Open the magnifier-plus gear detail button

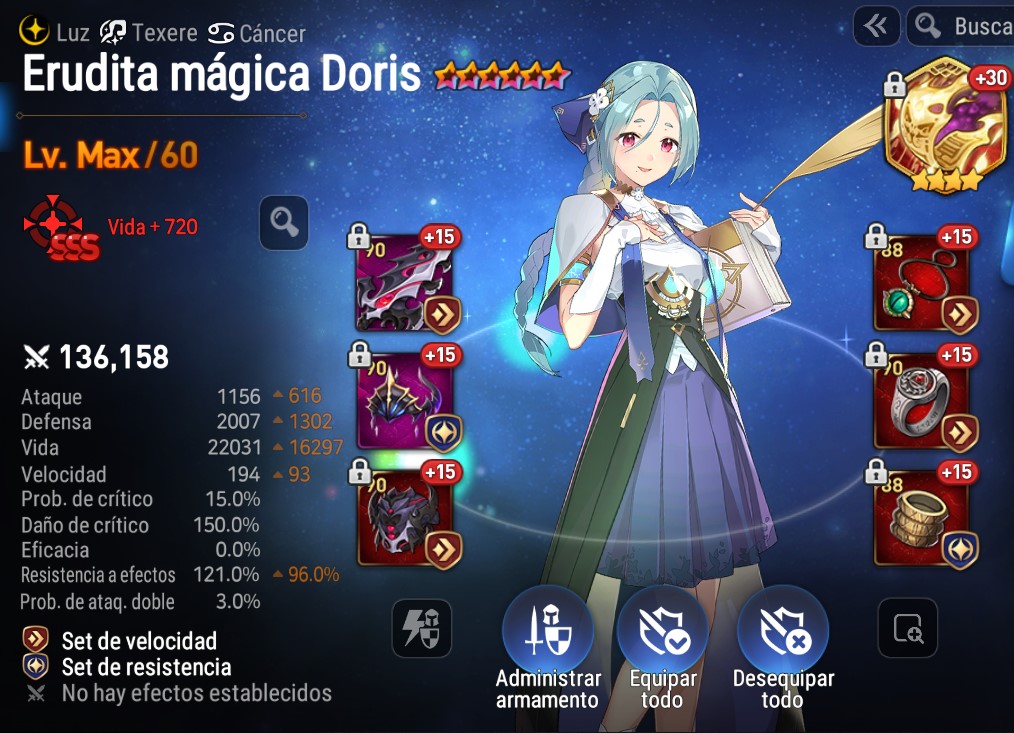tap(907, 628)
